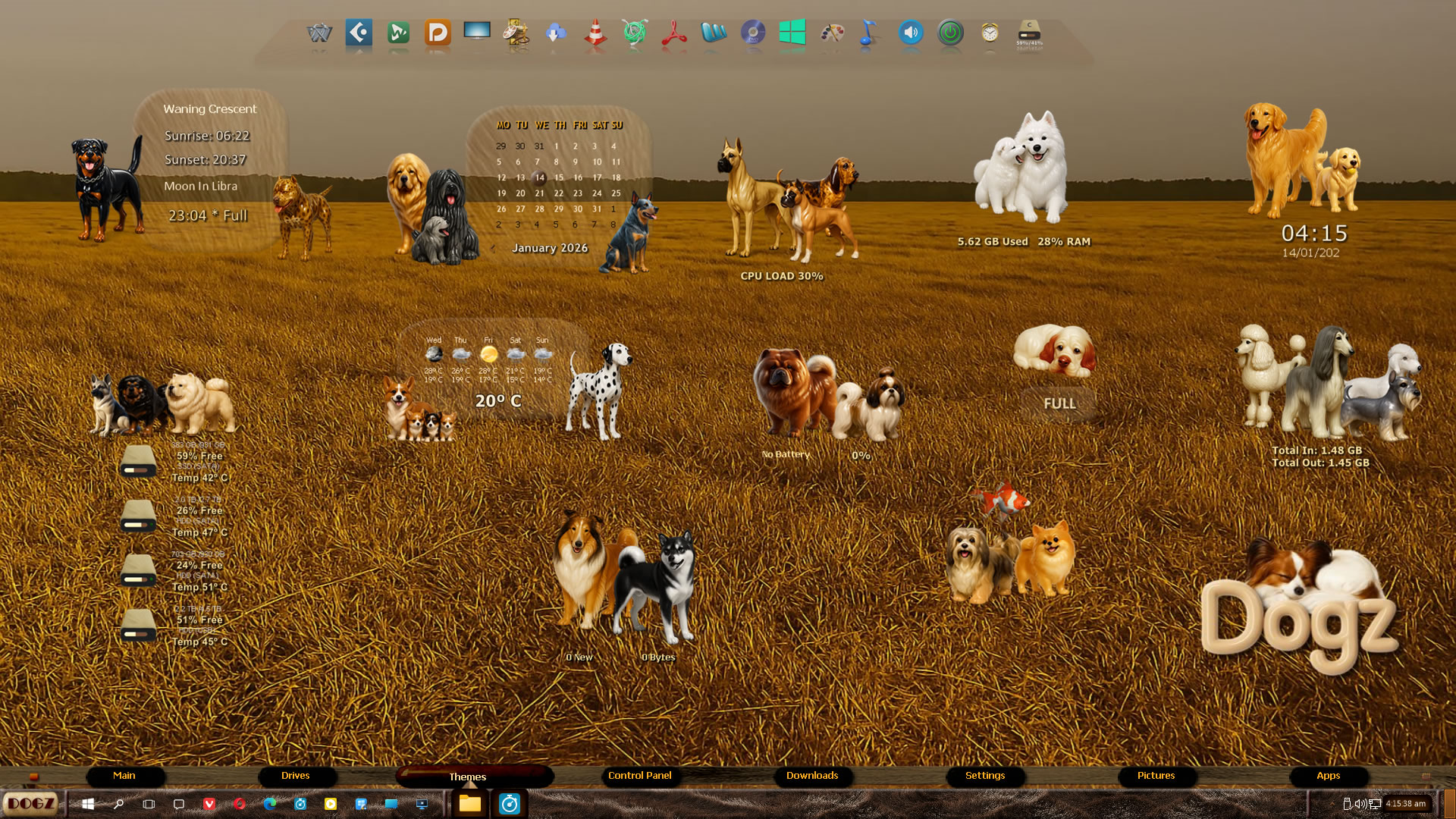This screenshot has height=819, width=1456.
Task: Launch the VLC traffic cone icon in the dock
Action: pos(595,33)
